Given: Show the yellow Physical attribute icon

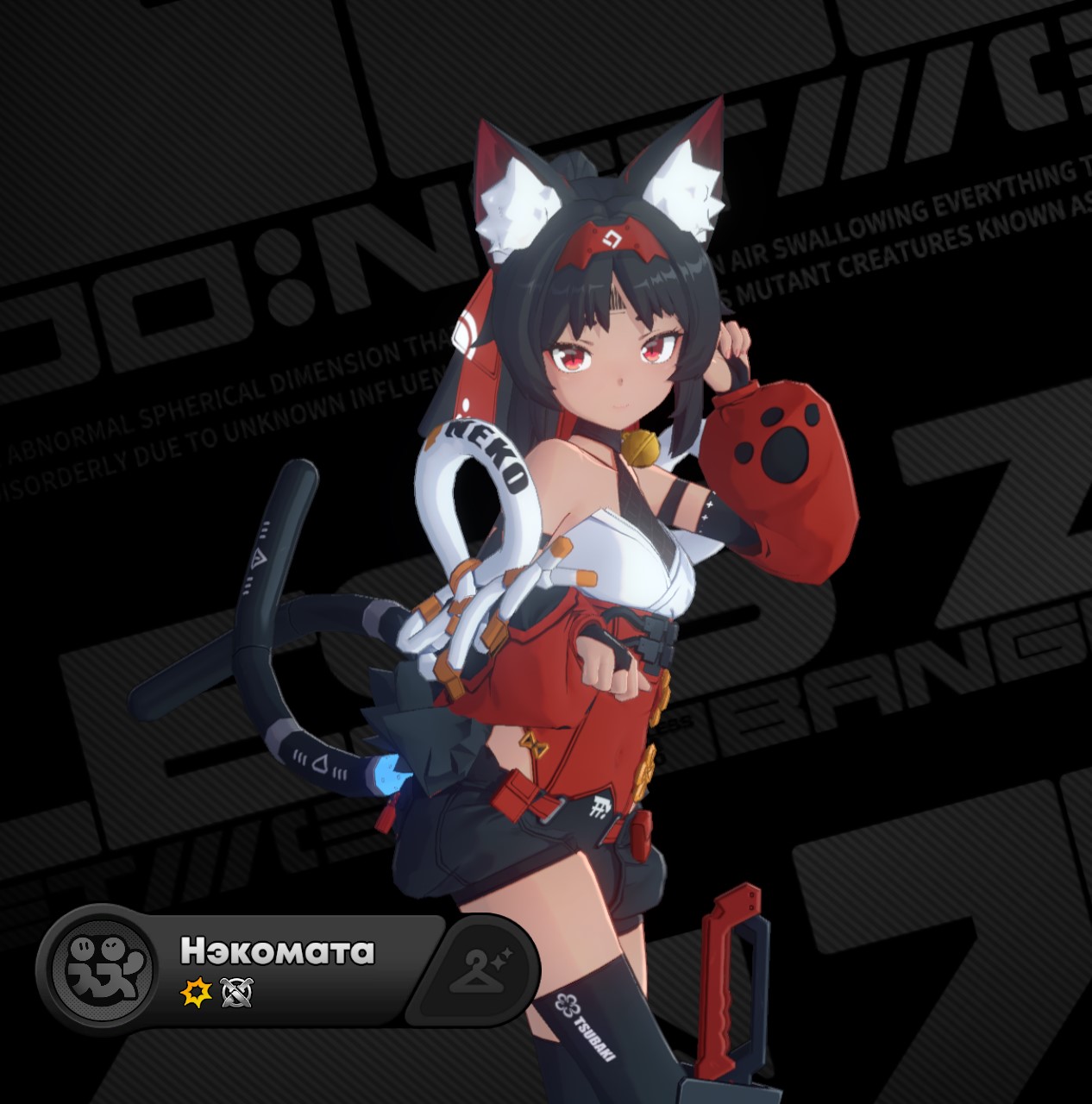Looking at the screenshot, I should [x=196, y=994].
